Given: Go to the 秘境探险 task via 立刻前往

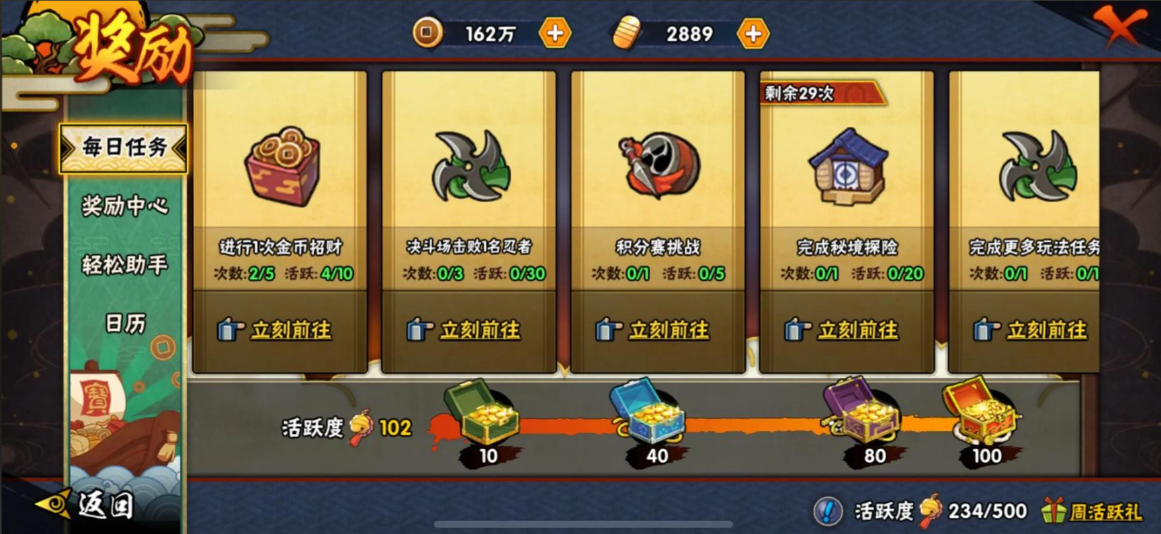Looking at the screenshot, I should 844,330.
